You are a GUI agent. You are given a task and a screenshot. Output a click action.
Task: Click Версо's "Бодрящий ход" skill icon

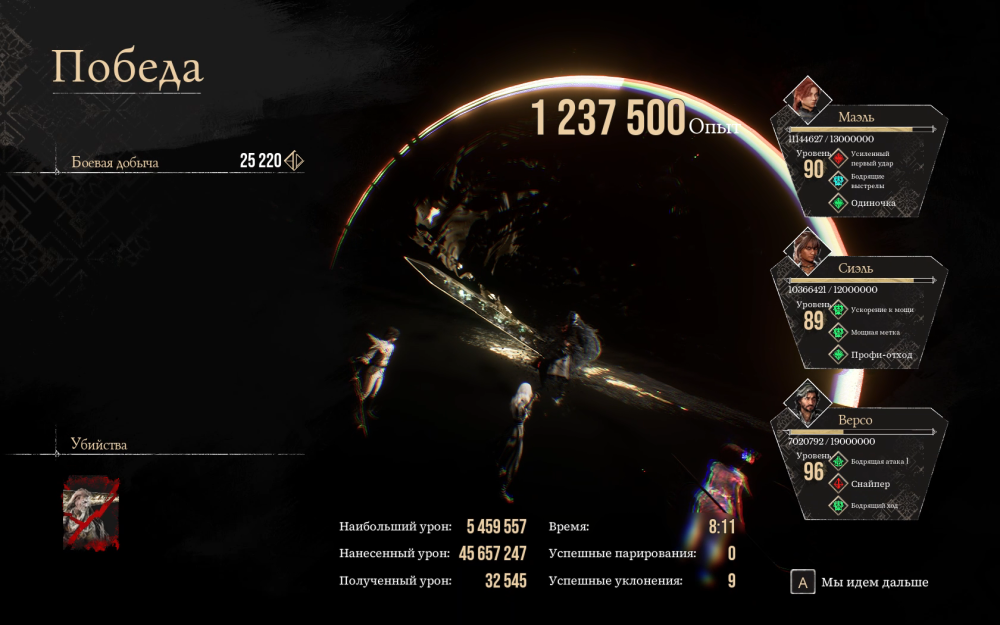pos(838,506)
